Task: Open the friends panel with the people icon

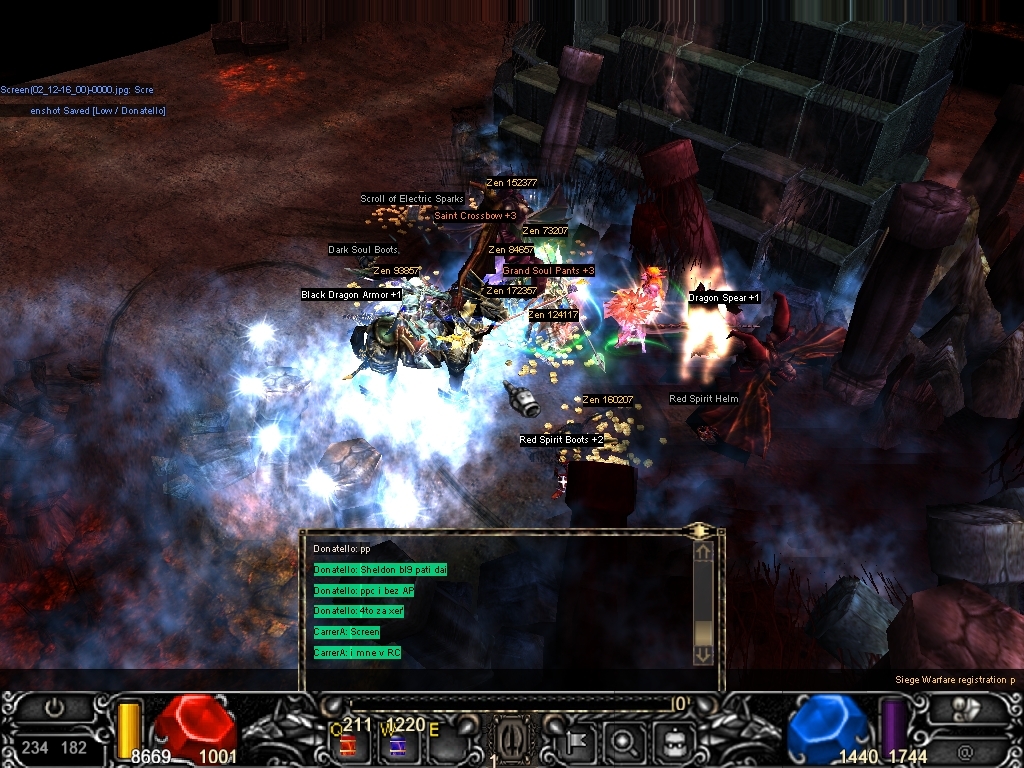Action: tap(965, 708)
